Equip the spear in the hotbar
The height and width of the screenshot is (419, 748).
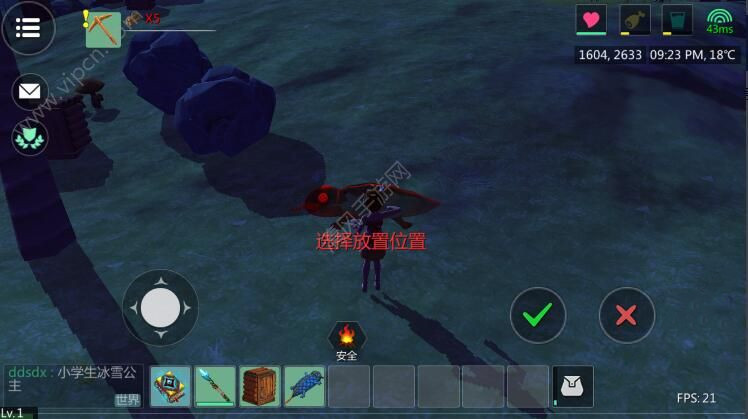[215, 386]
